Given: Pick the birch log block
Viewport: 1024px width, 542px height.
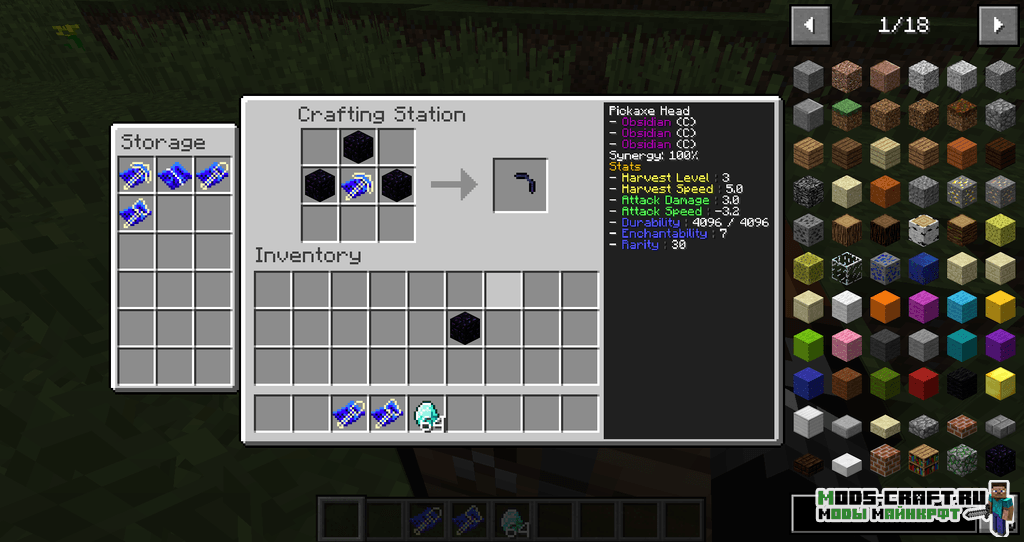Looking at the screenshot, I should (x=923, y=229).
